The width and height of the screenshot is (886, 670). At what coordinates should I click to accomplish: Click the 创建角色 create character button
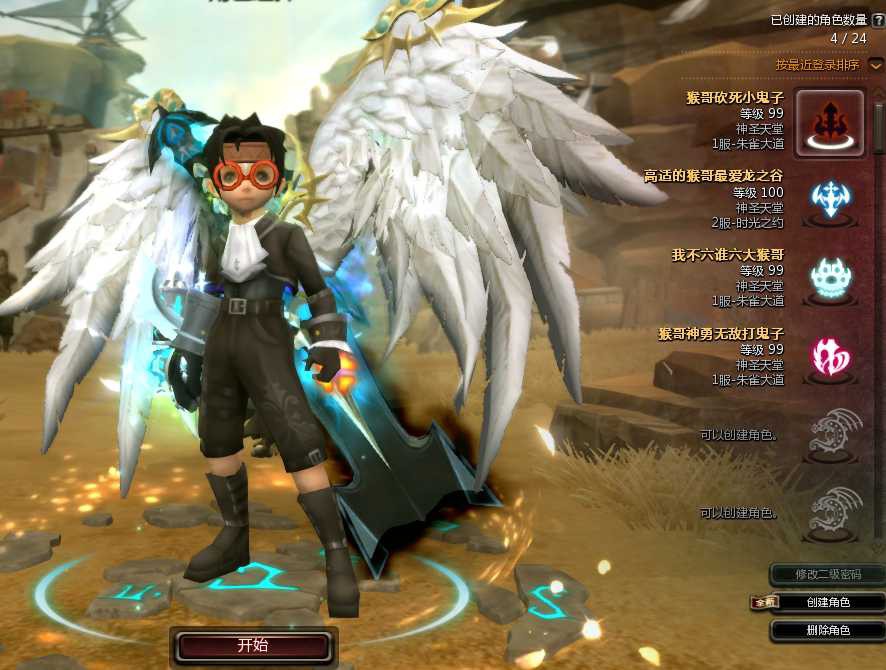tap(827, 602)
